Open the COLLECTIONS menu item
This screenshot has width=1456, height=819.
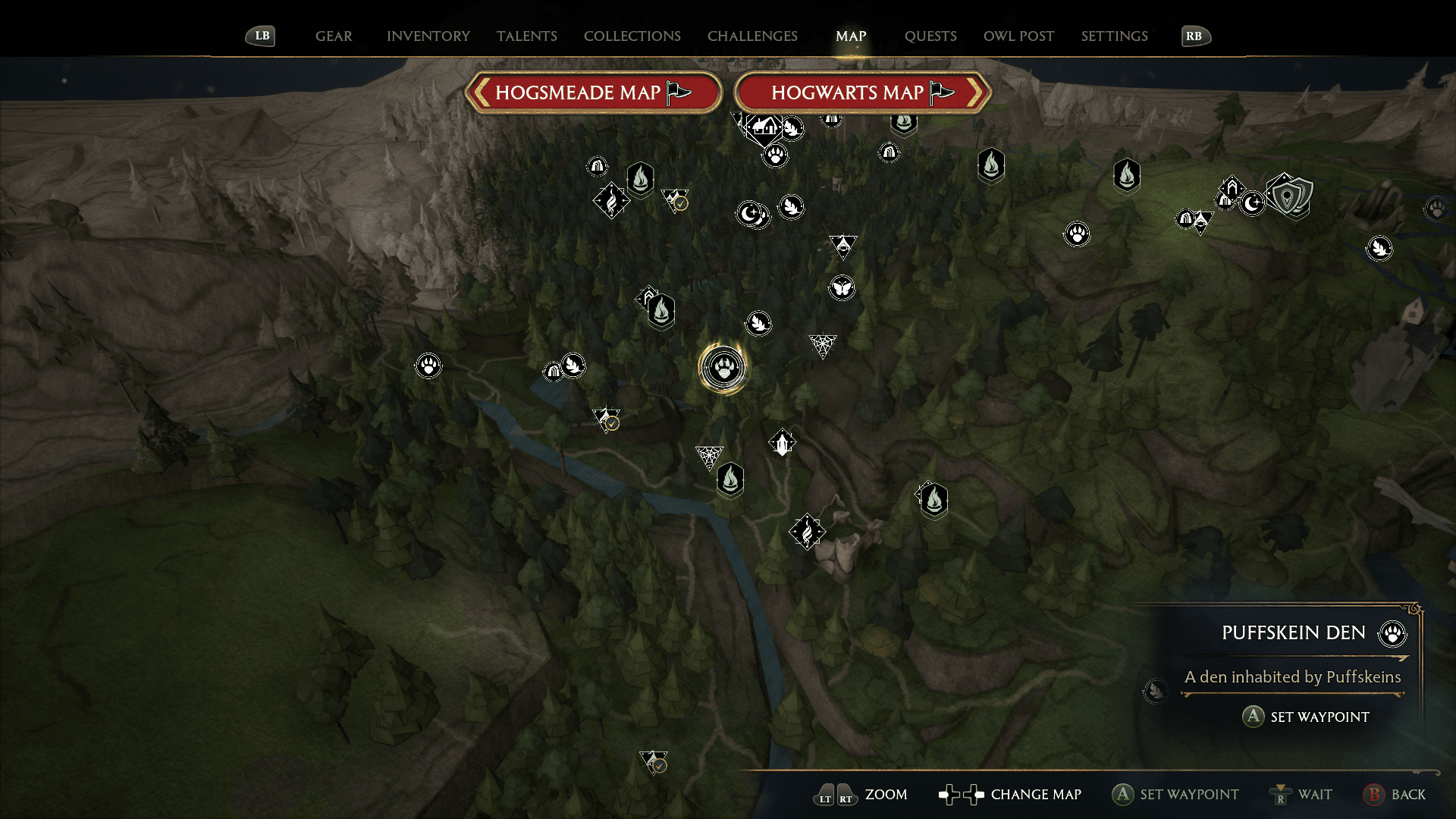click(x=632, y=36)
